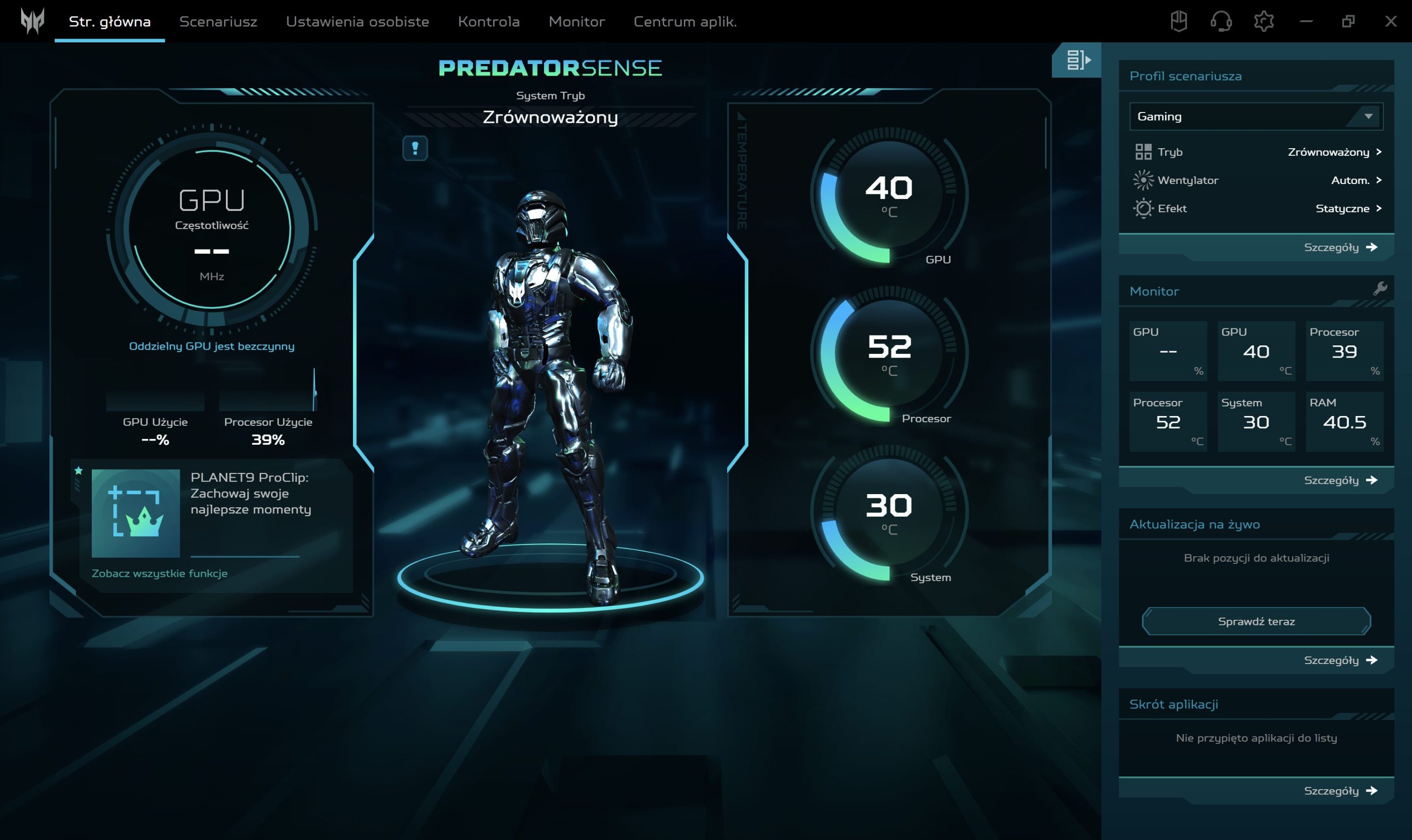Minimize the application window

pyautogui.click(x=1306, y=22)
